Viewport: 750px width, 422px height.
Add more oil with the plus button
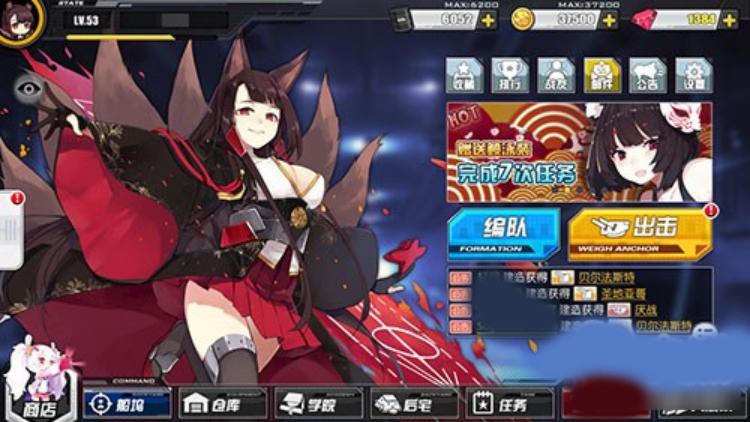(x=488, y=20)
